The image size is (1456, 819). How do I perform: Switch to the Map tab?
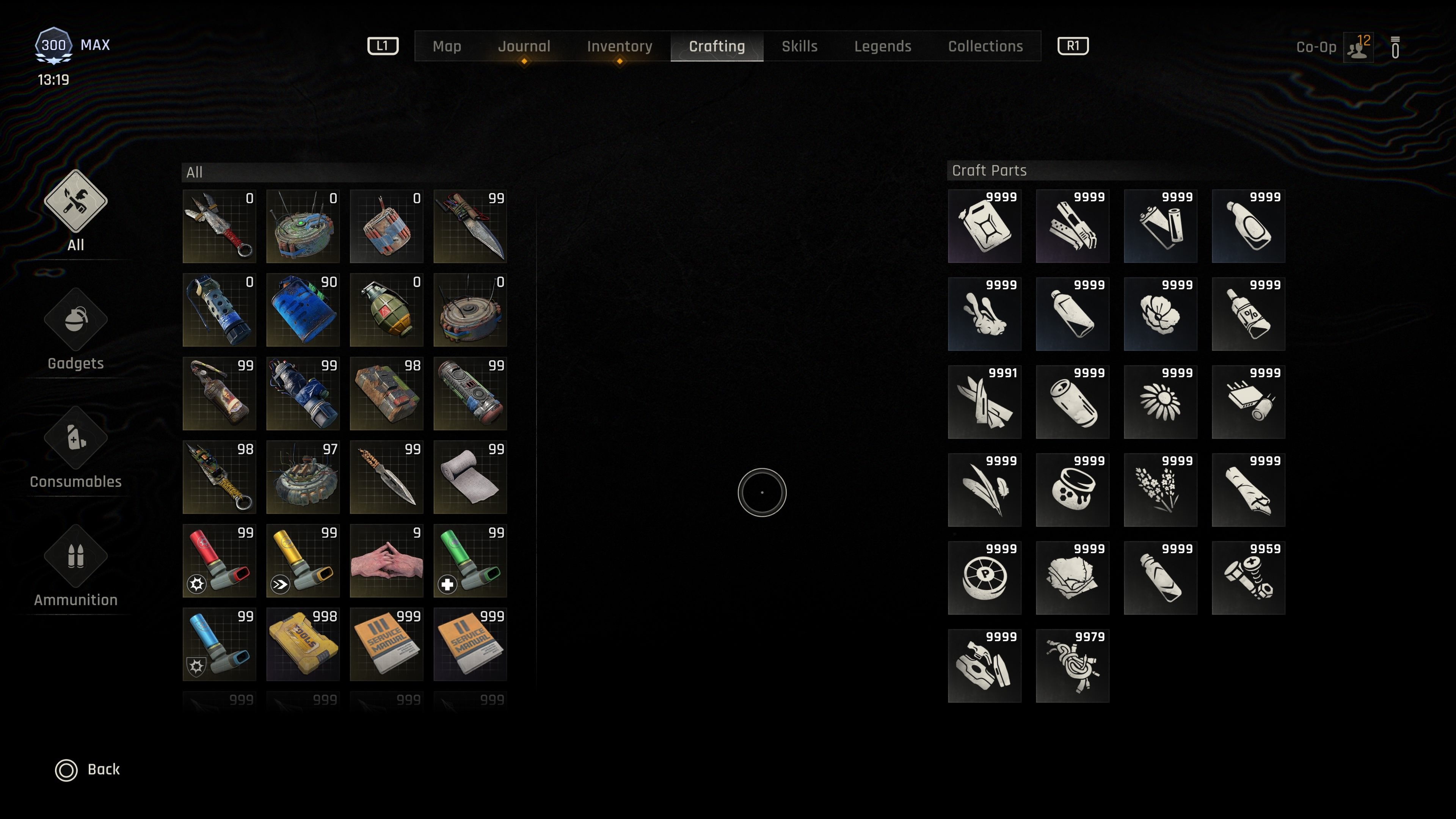pyautogui.click(x=447, y=46)
